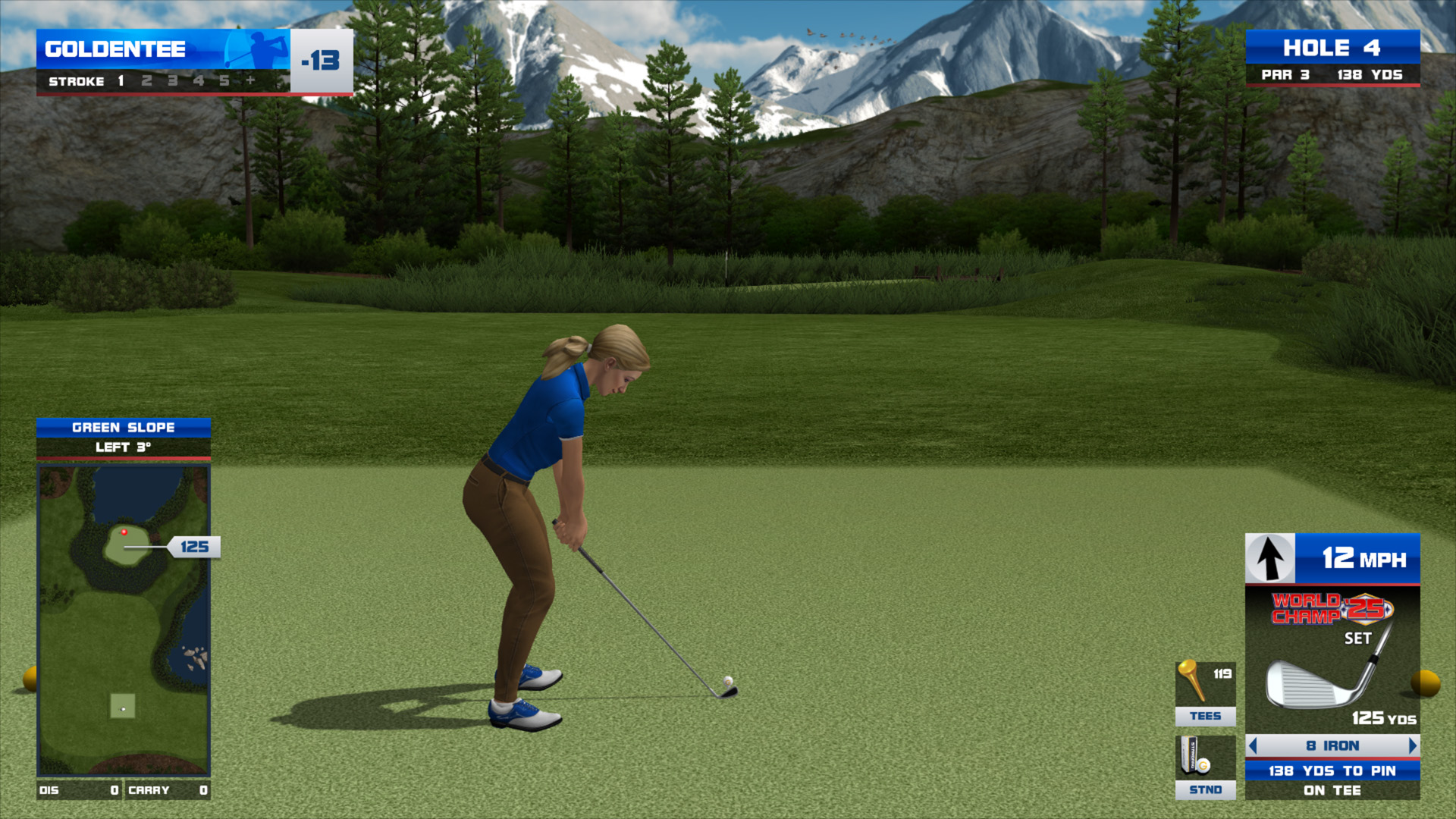This screenshot has width=1456, height=819.
Task: Select the previous club with left arrow
Action: tap(1254, 746)
